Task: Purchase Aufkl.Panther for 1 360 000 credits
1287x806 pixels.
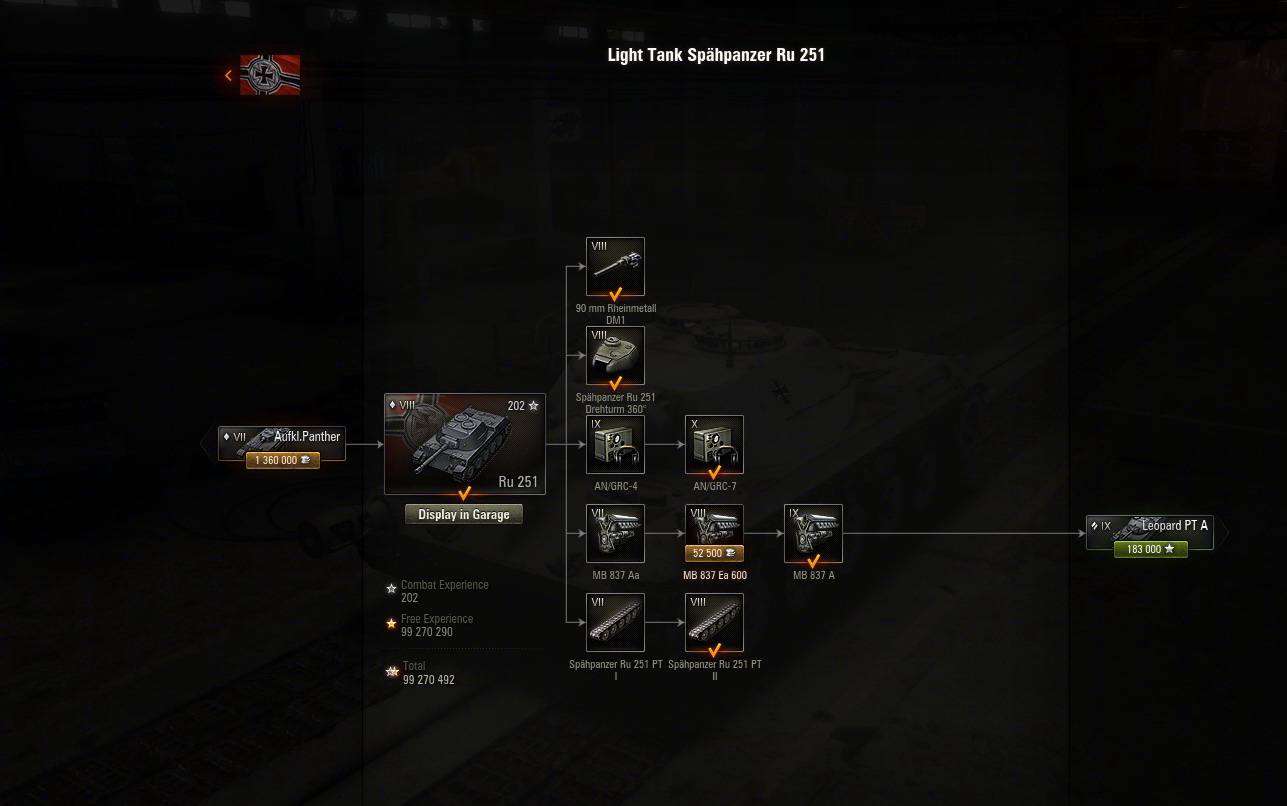Action: point(283,461)
